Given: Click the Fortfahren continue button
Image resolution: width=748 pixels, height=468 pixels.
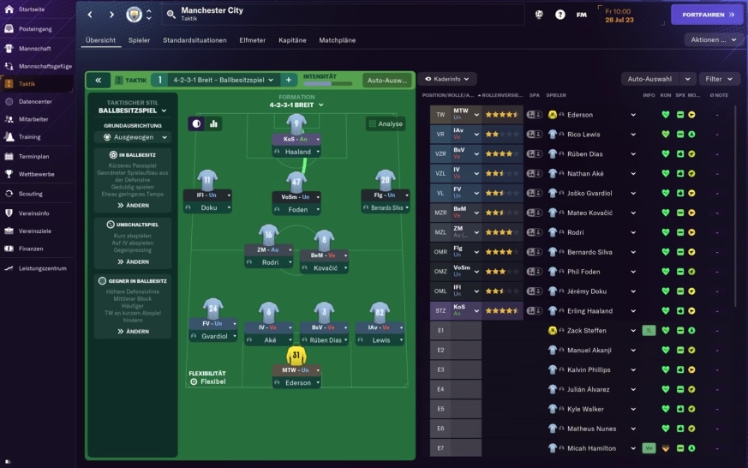Looking at the screenshot, I should tap(706, 15).
